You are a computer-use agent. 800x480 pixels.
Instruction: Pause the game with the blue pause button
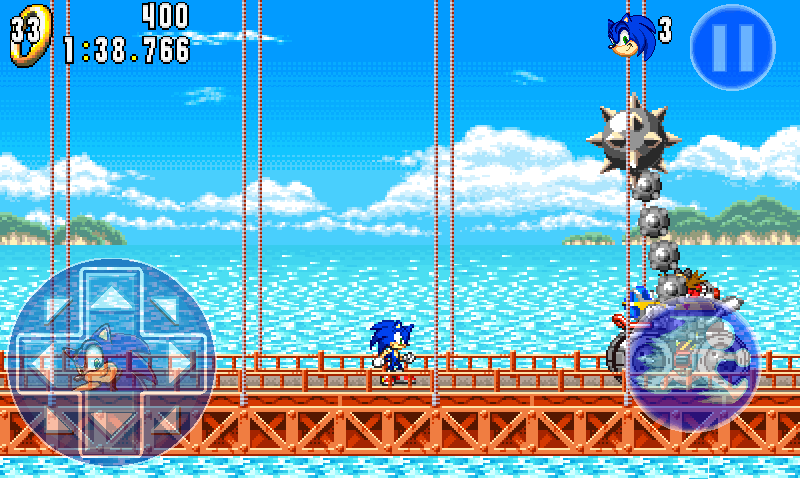point(733,45)
